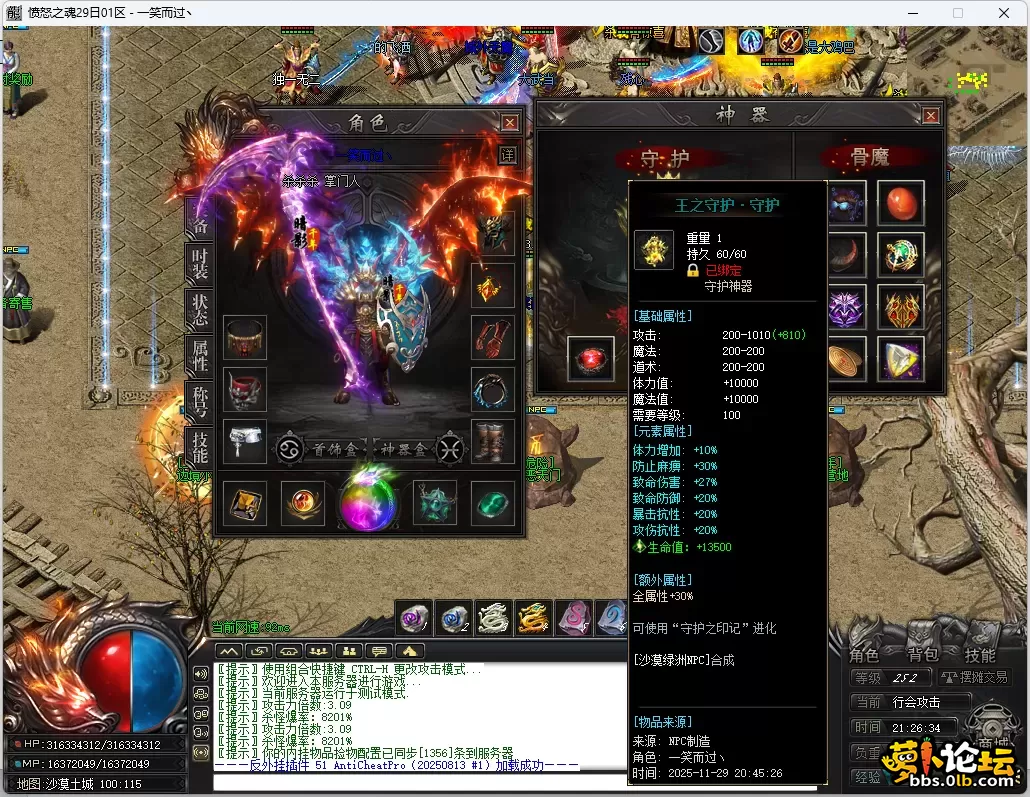Select the red gem artifact under 守护
Image resolution: width=1030 pixels, height=797 pixels.
click(x=591, y=358)
